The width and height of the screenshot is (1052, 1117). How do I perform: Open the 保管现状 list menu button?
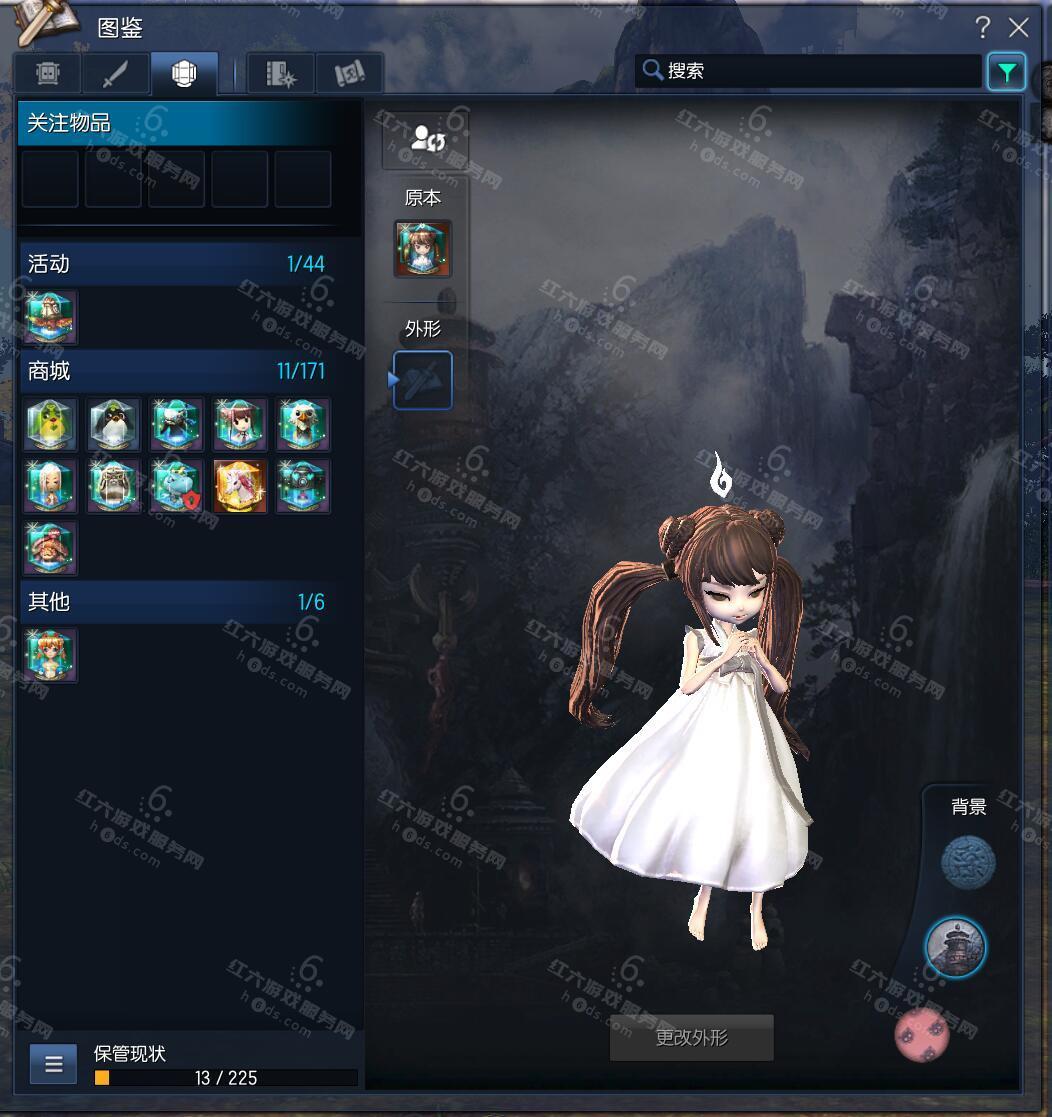(x=54, y=1064)
